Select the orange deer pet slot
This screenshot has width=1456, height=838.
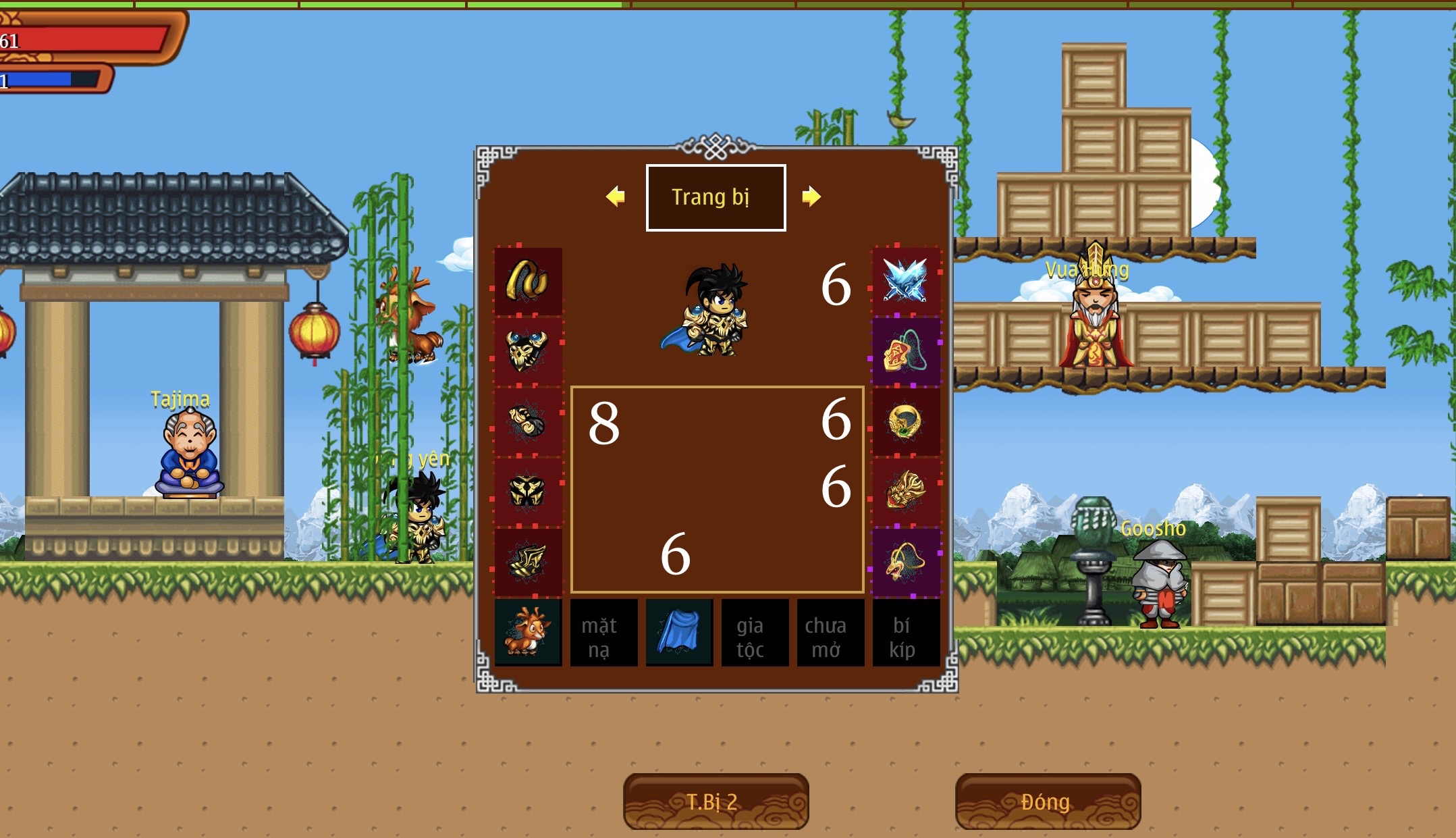click(x=528, y=633)
